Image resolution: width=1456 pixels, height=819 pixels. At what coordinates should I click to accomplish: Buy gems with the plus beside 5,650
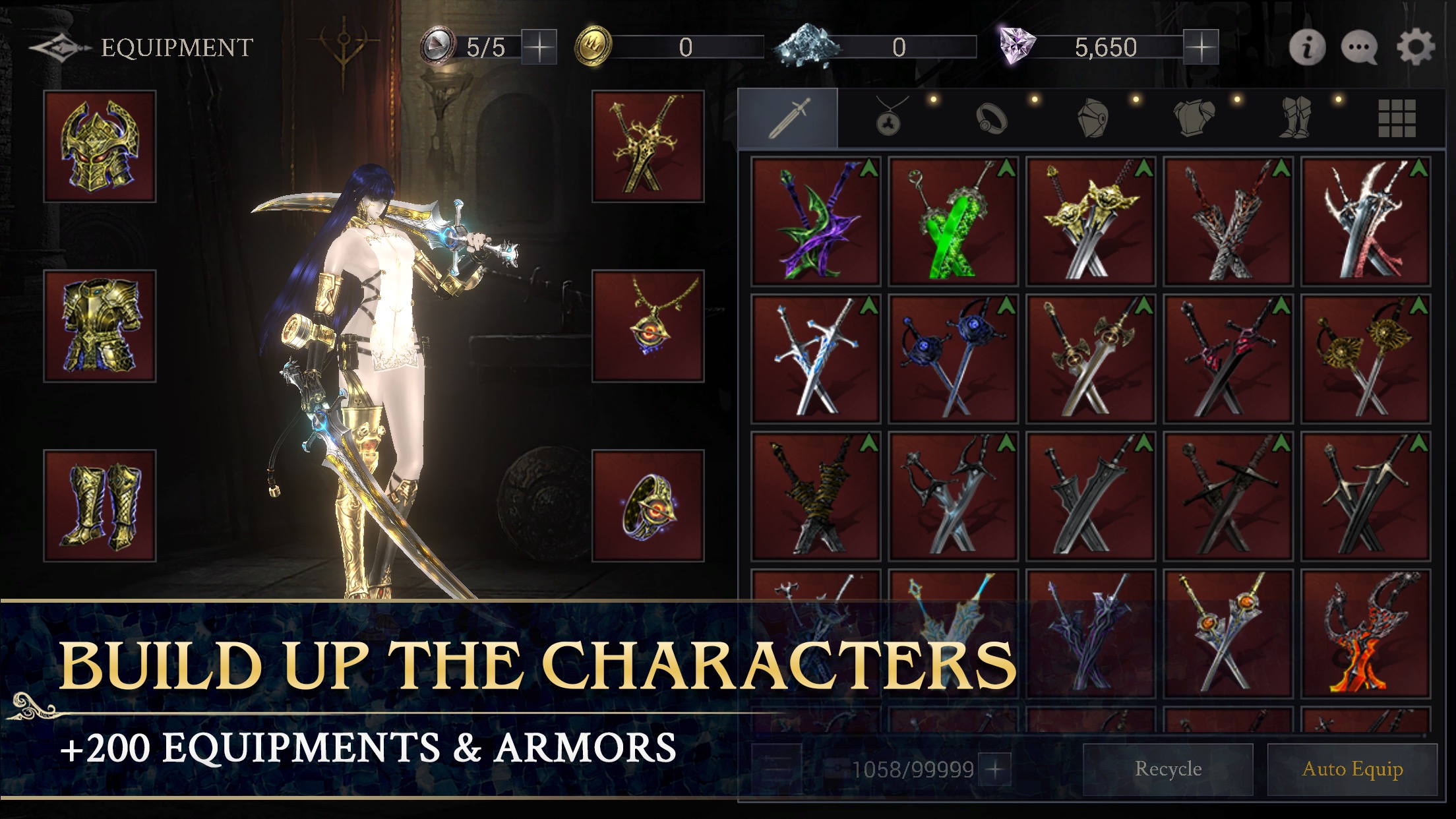[1202, 46]
